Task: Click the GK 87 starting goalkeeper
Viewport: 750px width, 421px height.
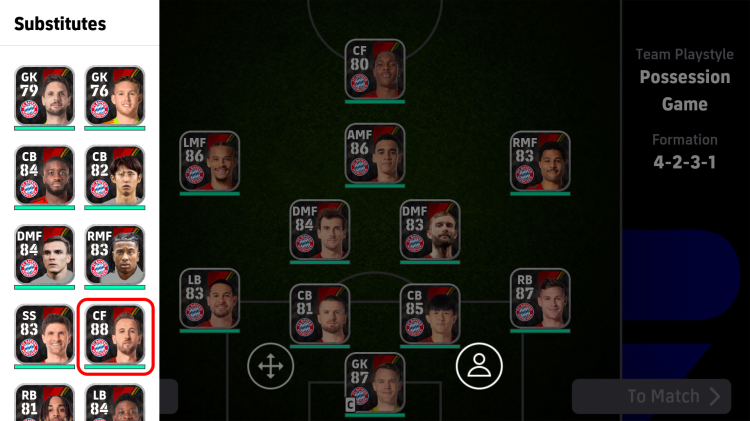Action: pos(375,382)
